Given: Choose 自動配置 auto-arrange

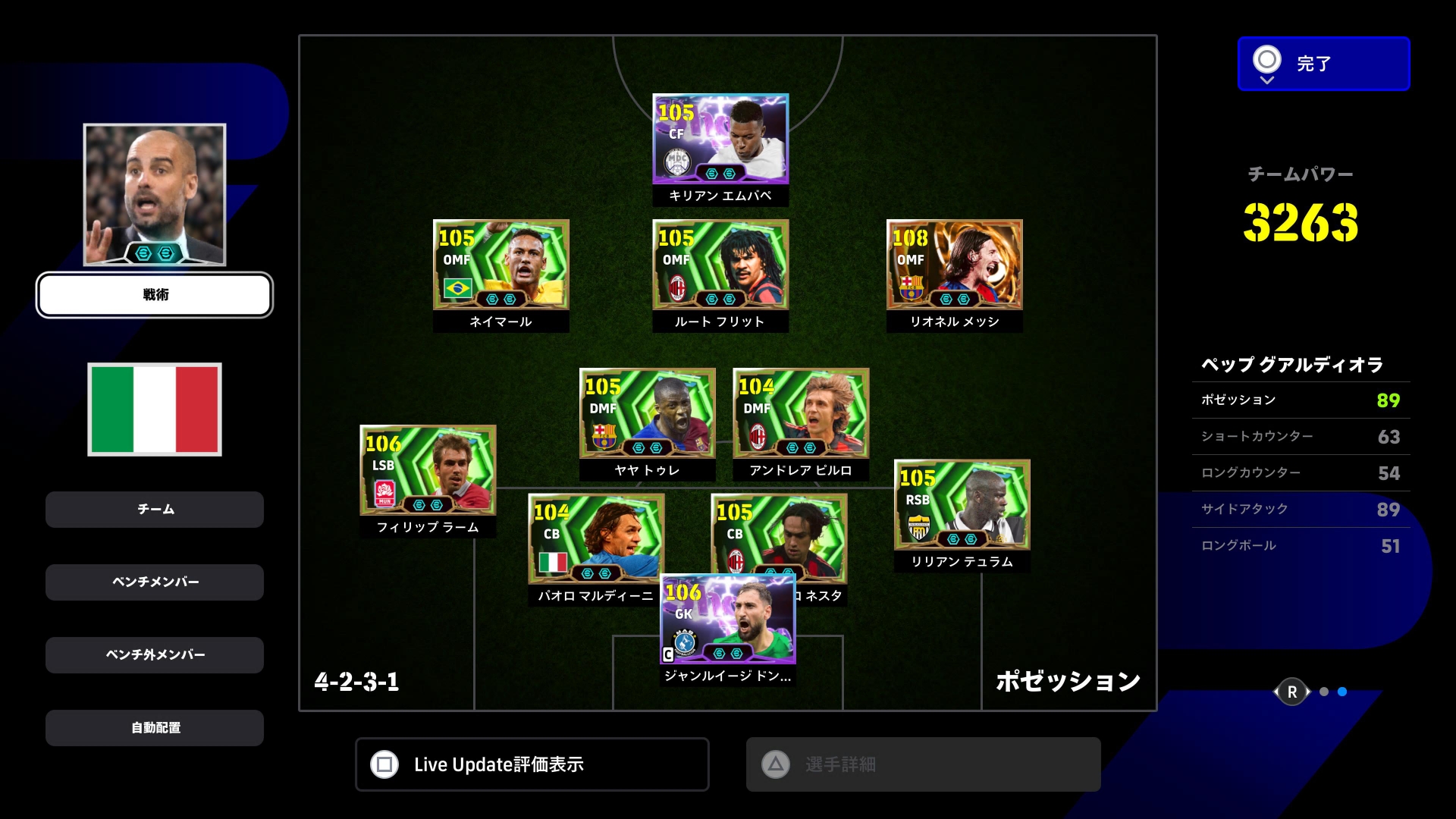Looking at the screenshot, I should click(155, 728).
